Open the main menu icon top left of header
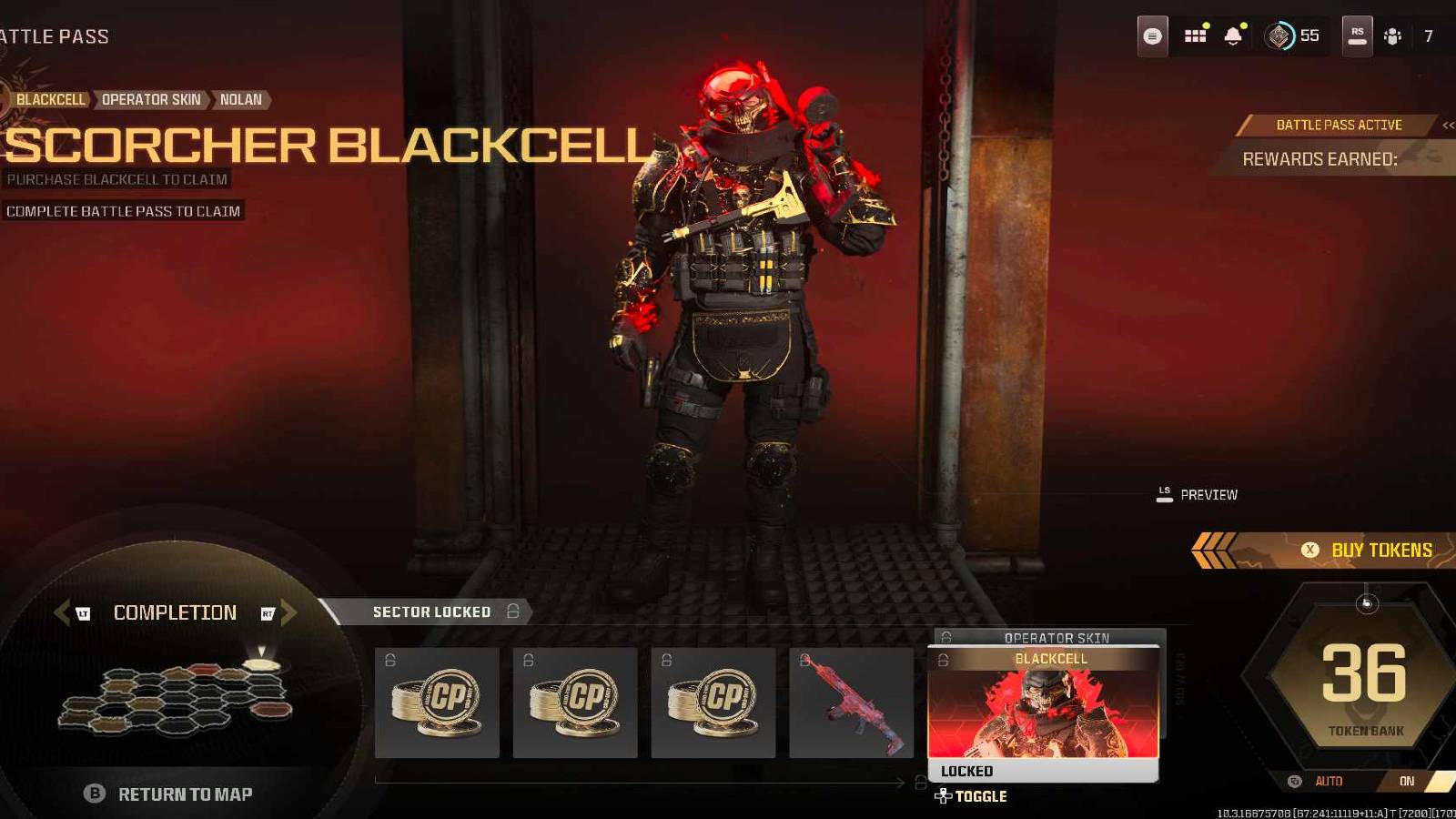The height and width of the screenshot is (819, 1456). [x=1151, y=35]
